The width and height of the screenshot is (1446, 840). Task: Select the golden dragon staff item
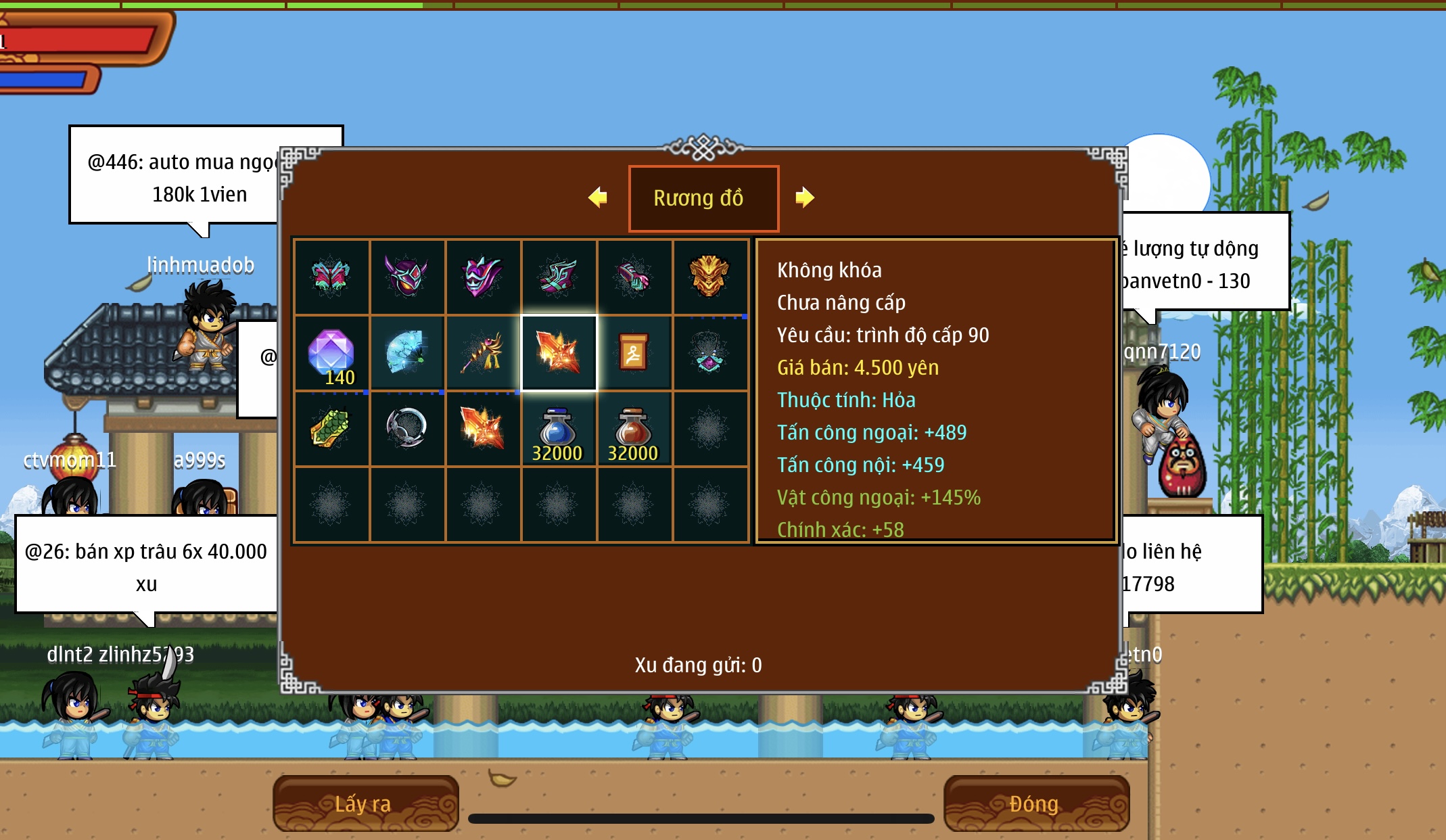[x=482, y=353]
